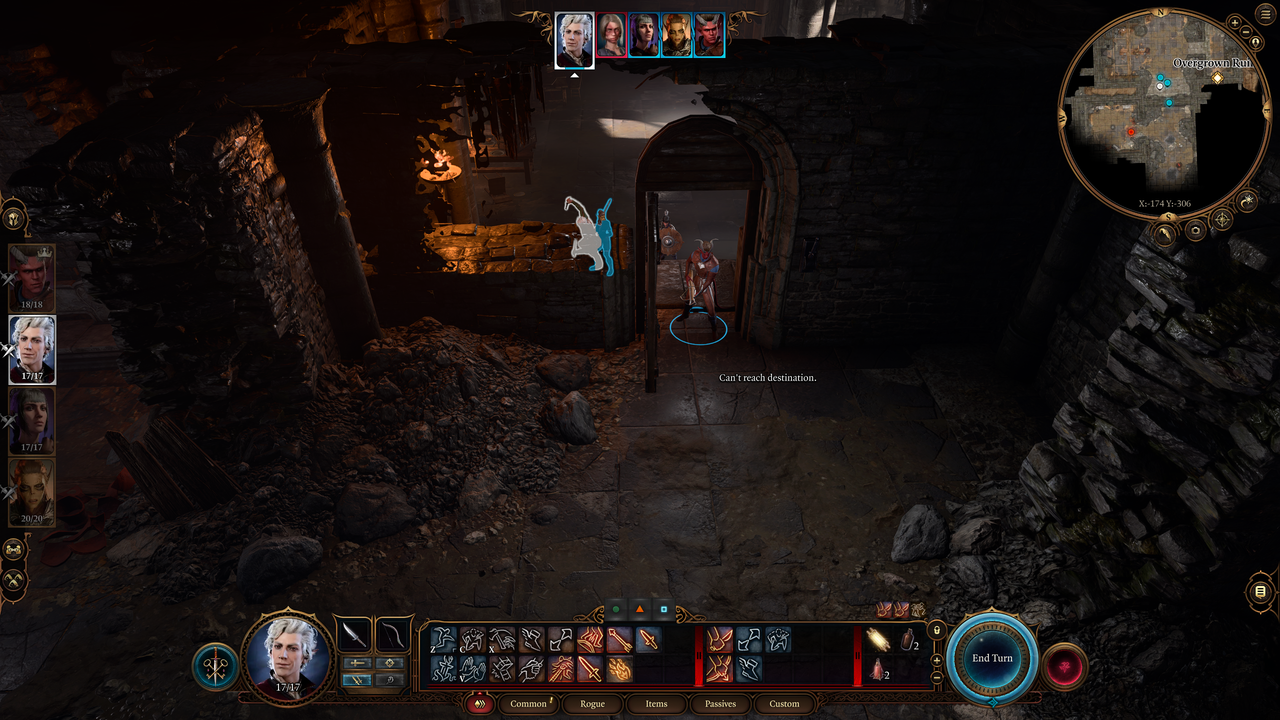Open the journal icon on right edge
Image resolution: width=1280 pixels, height=720 pixels.
tap(1260, 592)
